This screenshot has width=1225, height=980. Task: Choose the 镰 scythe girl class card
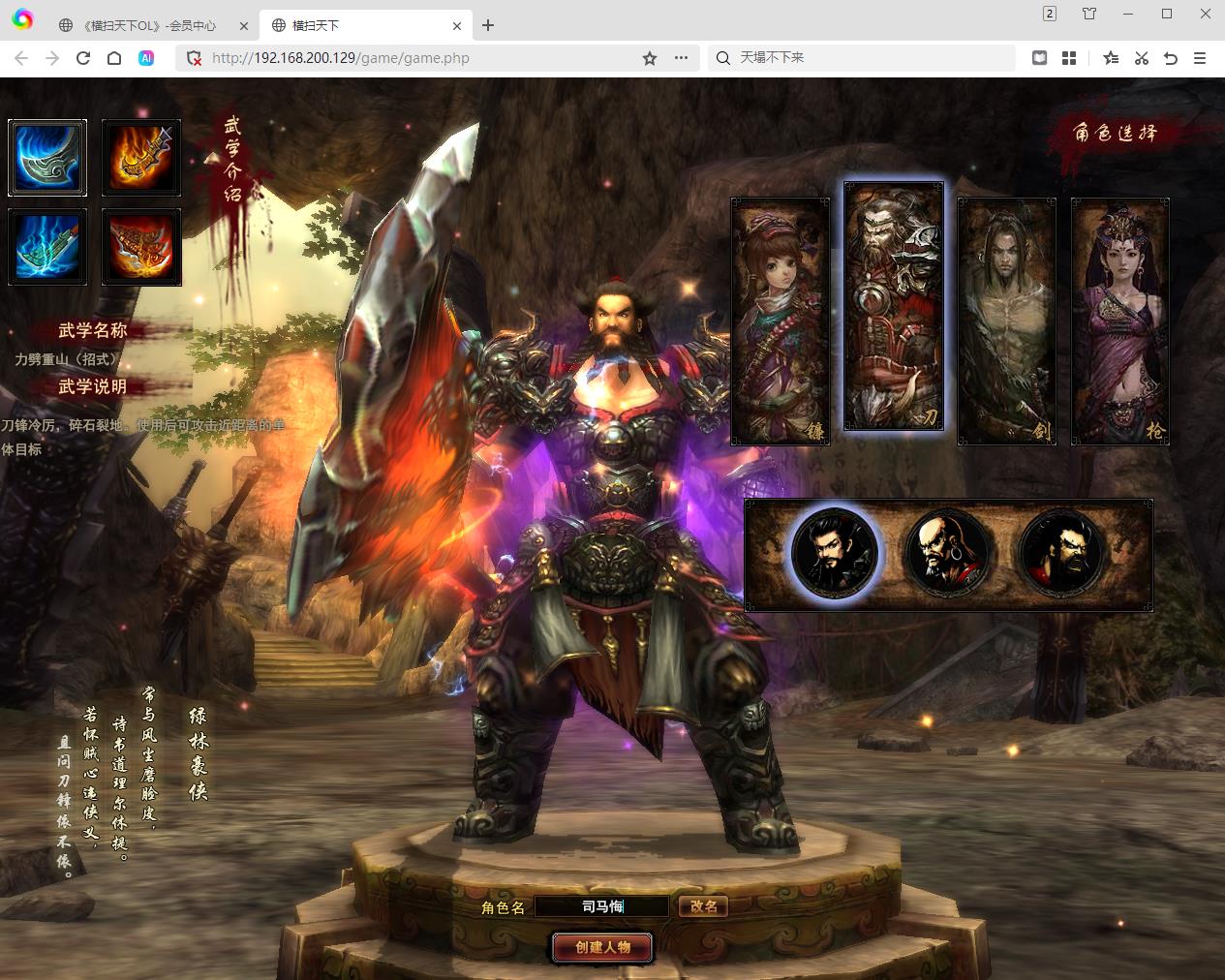click(x=781, y=322)
